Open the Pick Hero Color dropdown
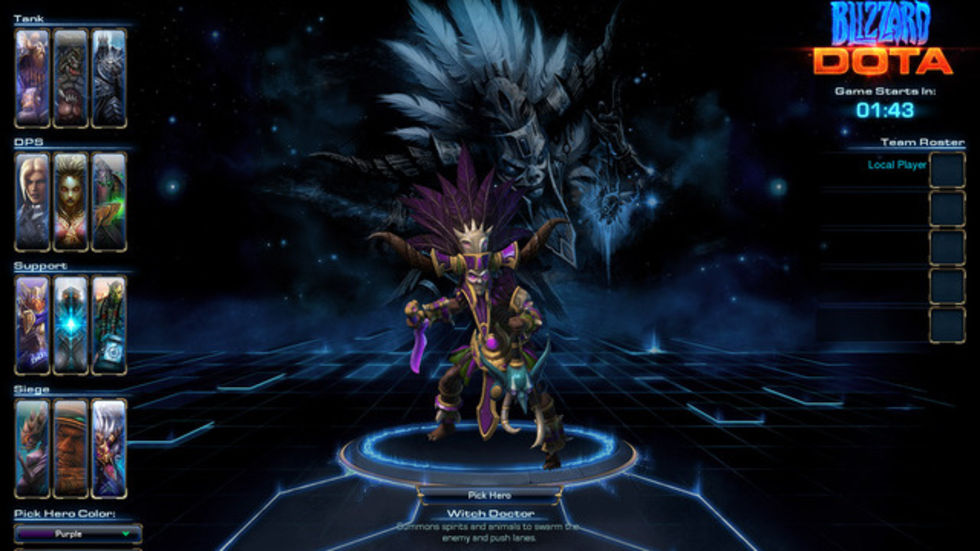 tap(78, 534)
